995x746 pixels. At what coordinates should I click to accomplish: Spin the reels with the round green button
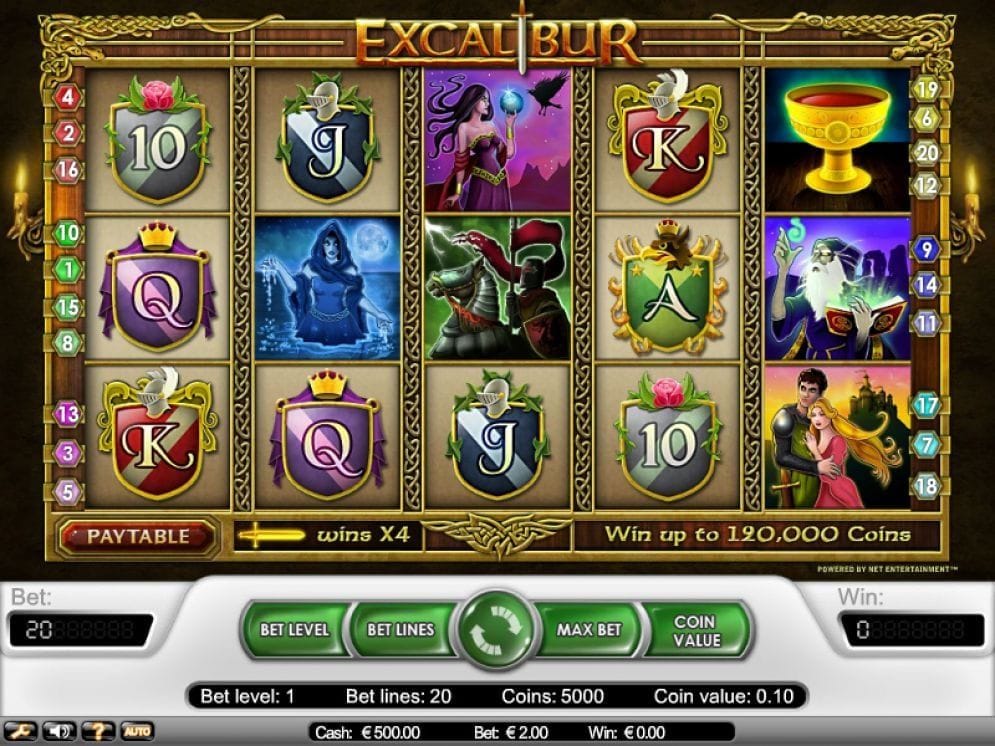tap(496, 631)
